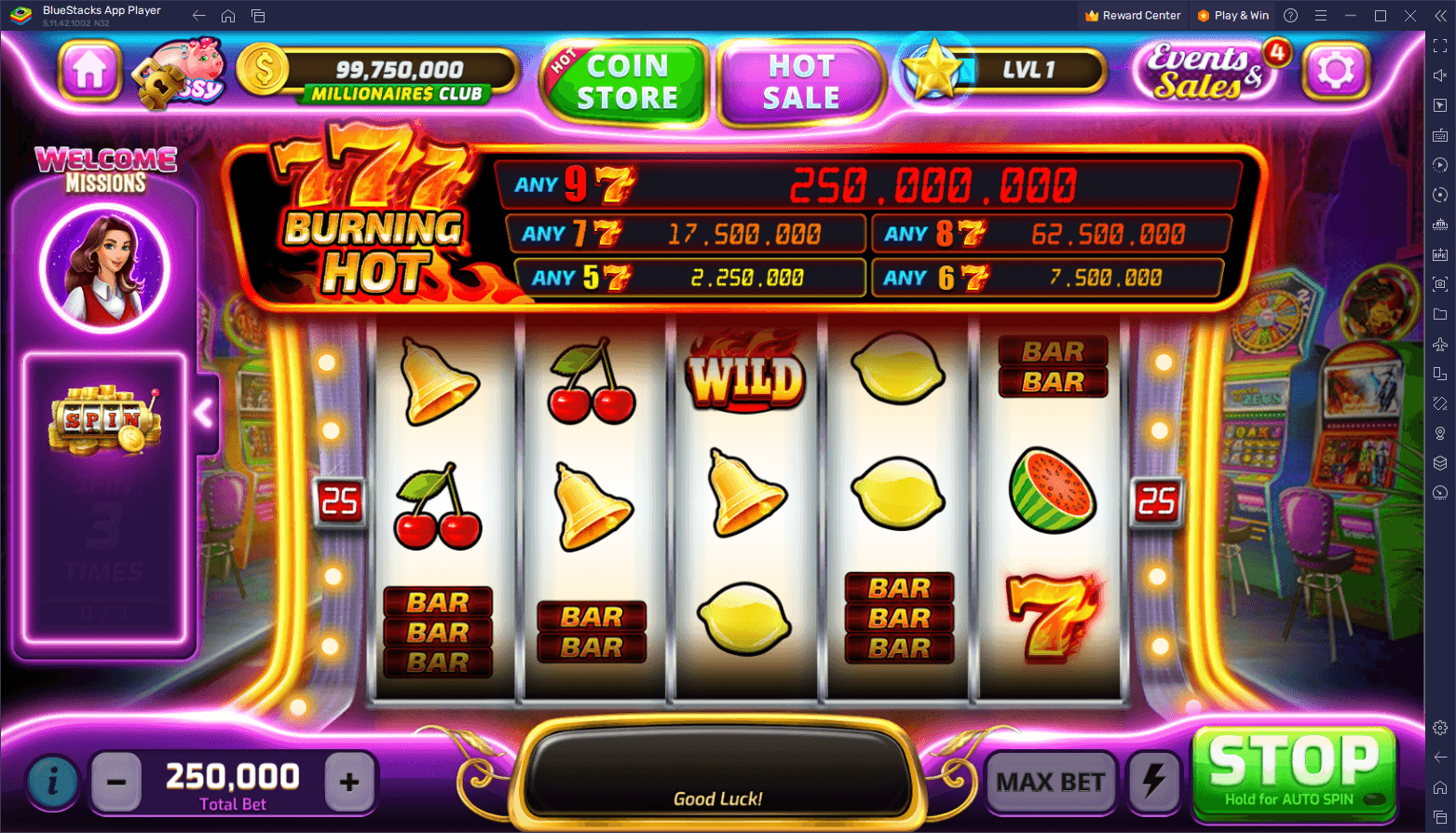Open Play & Win

coord(1233,15)
